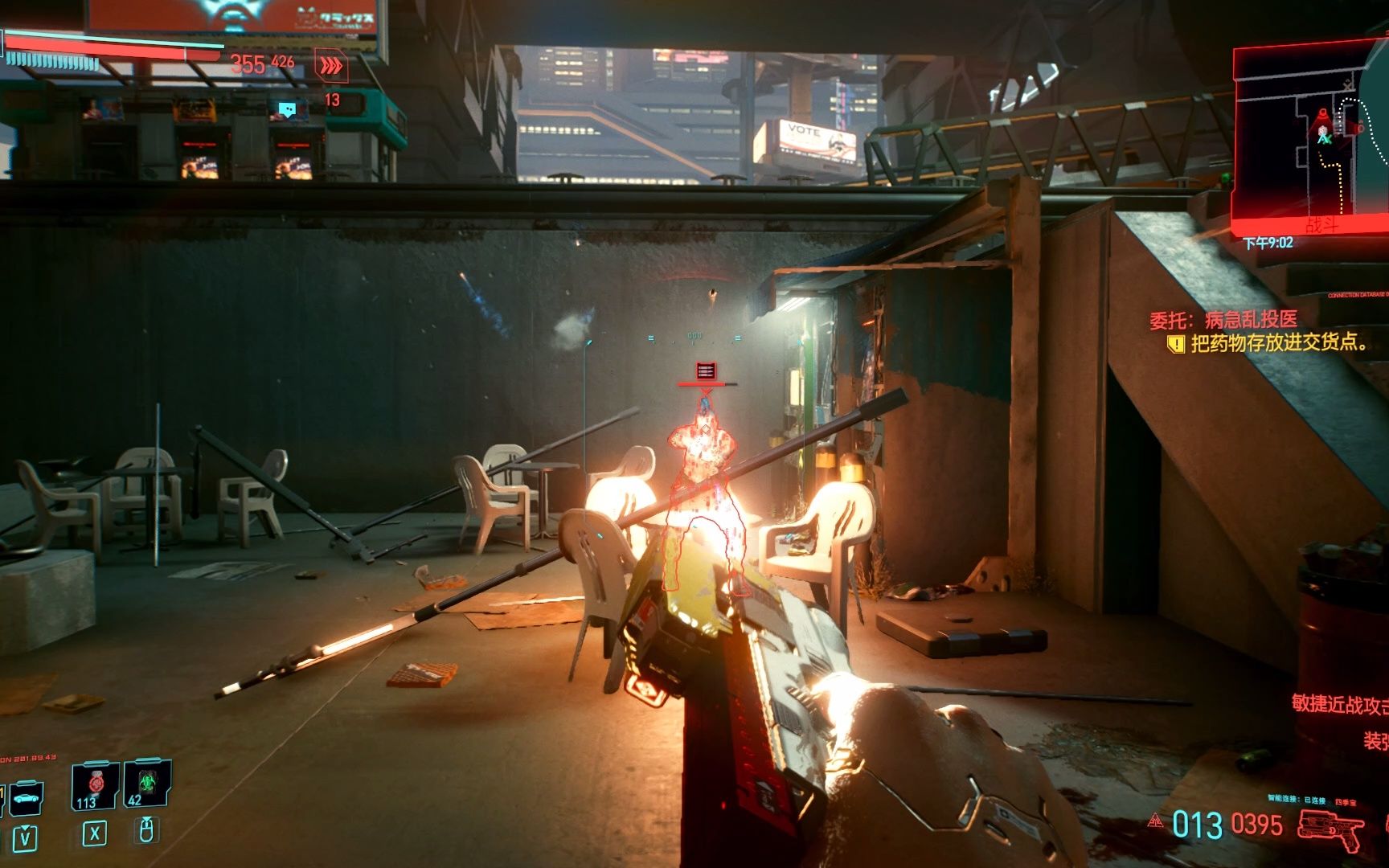Open the 病急乱投医 quest tracker entry

tap(1223, 320)
